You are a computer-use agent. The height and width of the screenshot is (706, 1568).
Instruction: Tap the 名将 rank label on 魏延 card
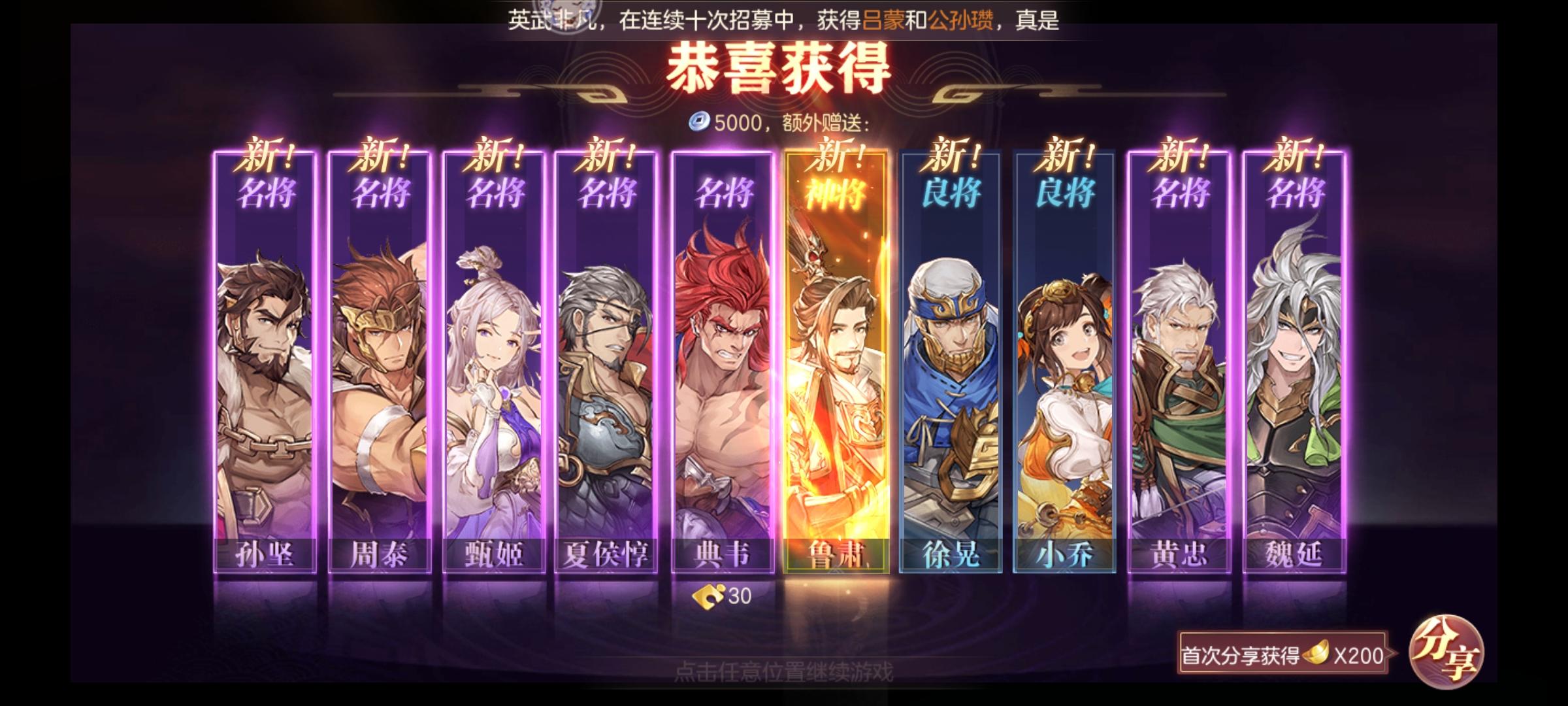(1288, 192)
